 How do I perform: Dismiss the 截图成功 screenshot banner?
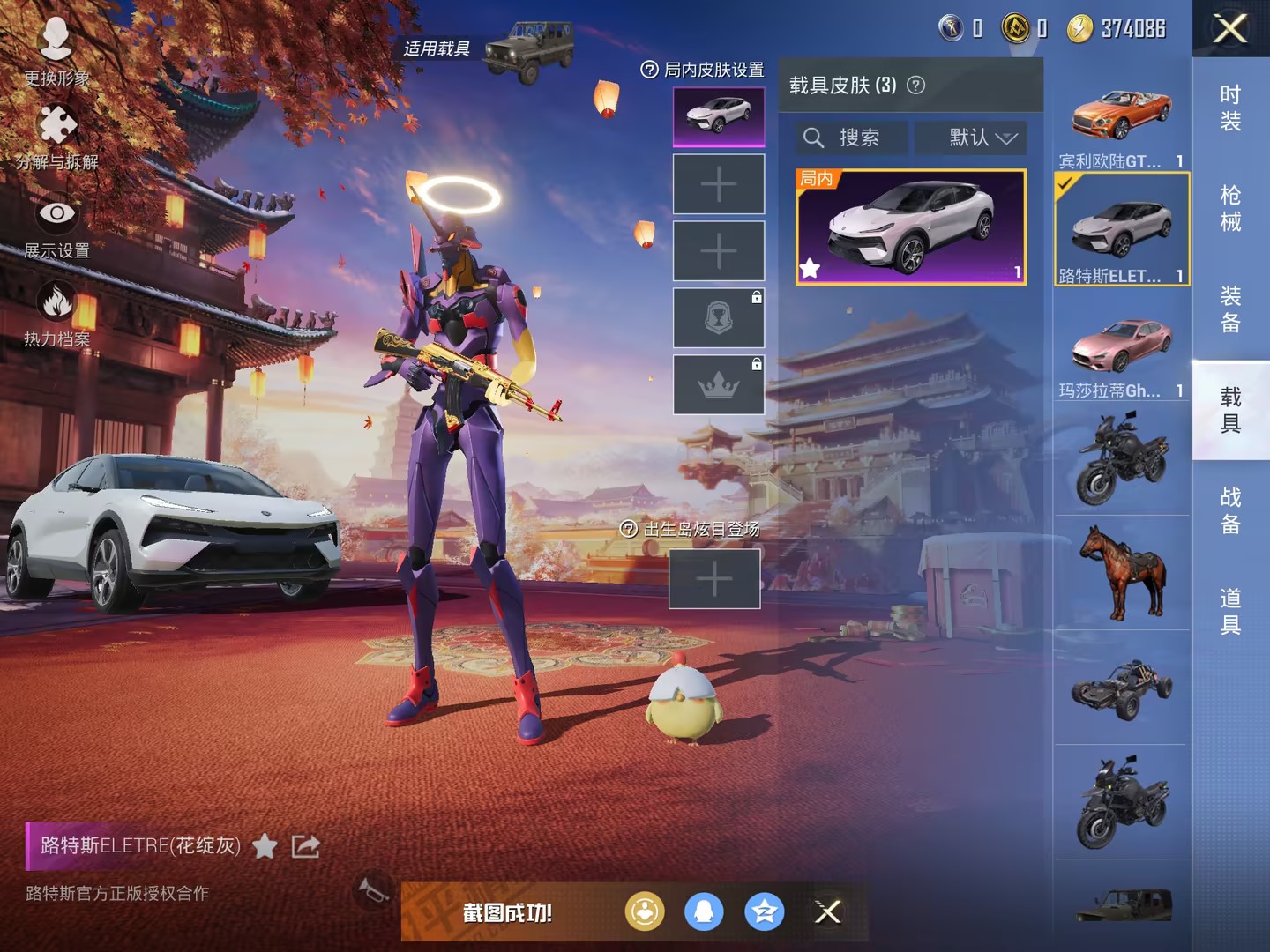click(x=827, y=912)
